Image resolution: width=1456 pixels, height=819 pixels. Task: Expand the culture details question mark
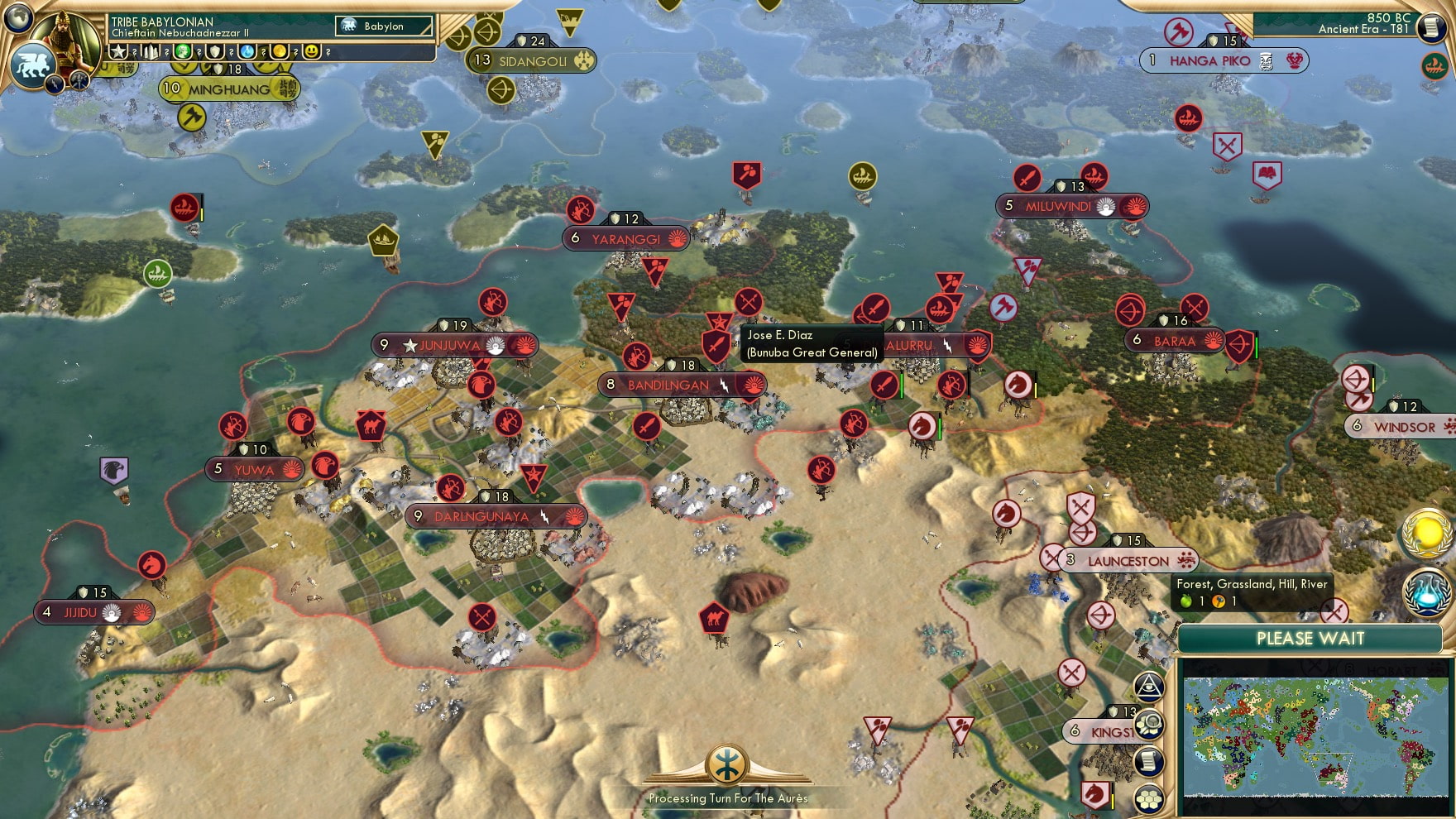coord(134,51)
